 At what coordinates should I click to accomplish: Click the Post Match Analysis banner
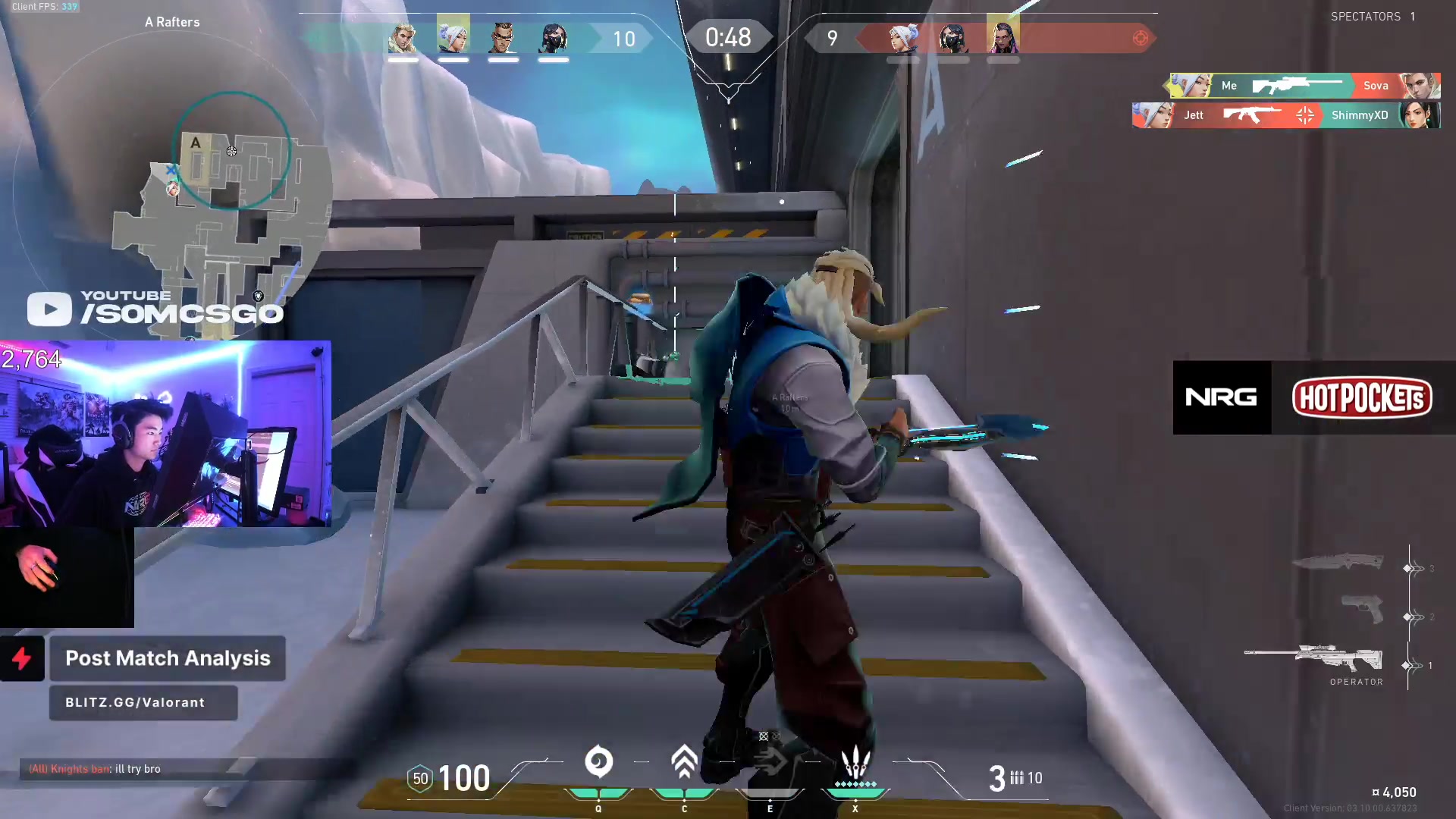(x=168, y=658)
